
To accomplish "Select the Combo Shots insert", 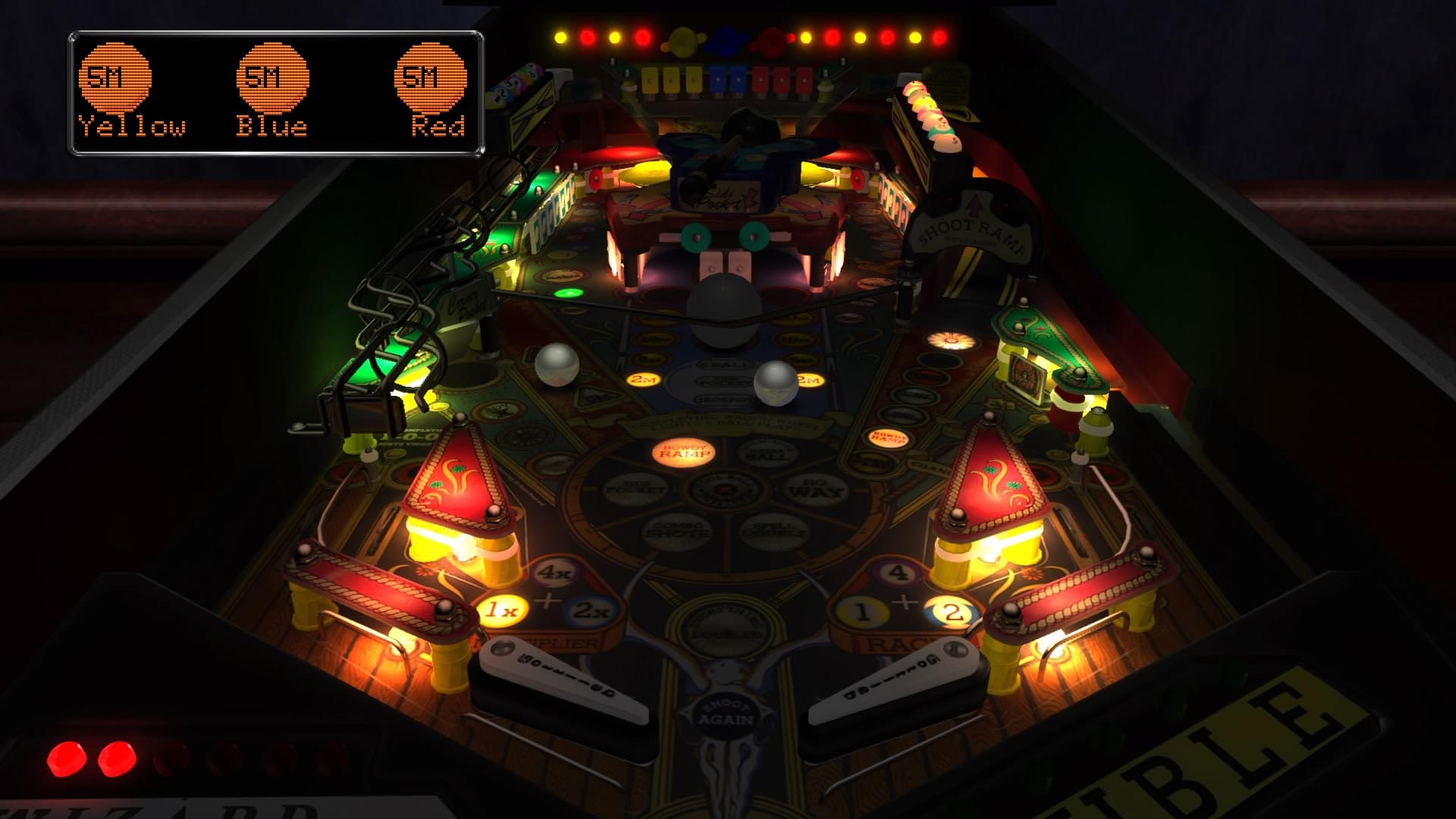I will [679, 529].
